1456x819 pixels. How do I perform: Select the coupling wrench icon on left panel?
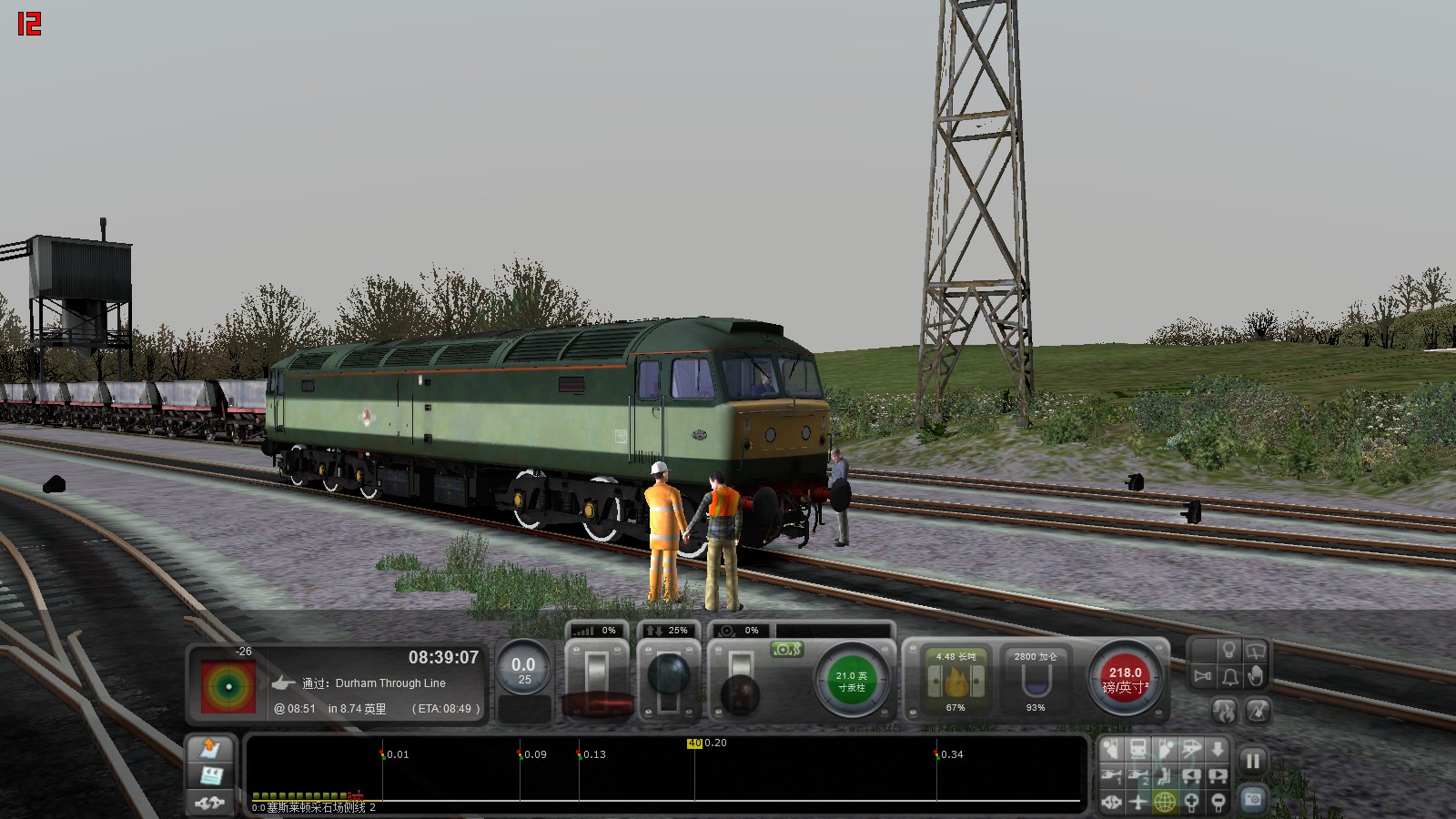[209, 803]
